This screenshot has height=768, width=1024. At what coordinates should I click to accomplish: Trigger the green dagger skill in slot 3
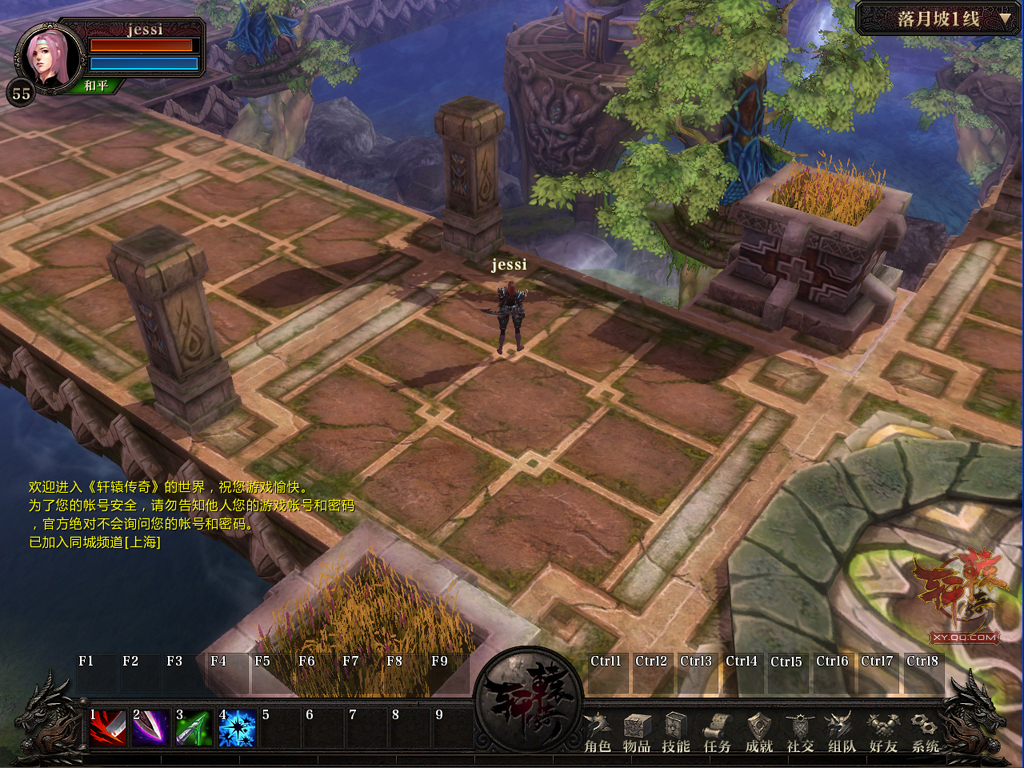tap(194, 728)
